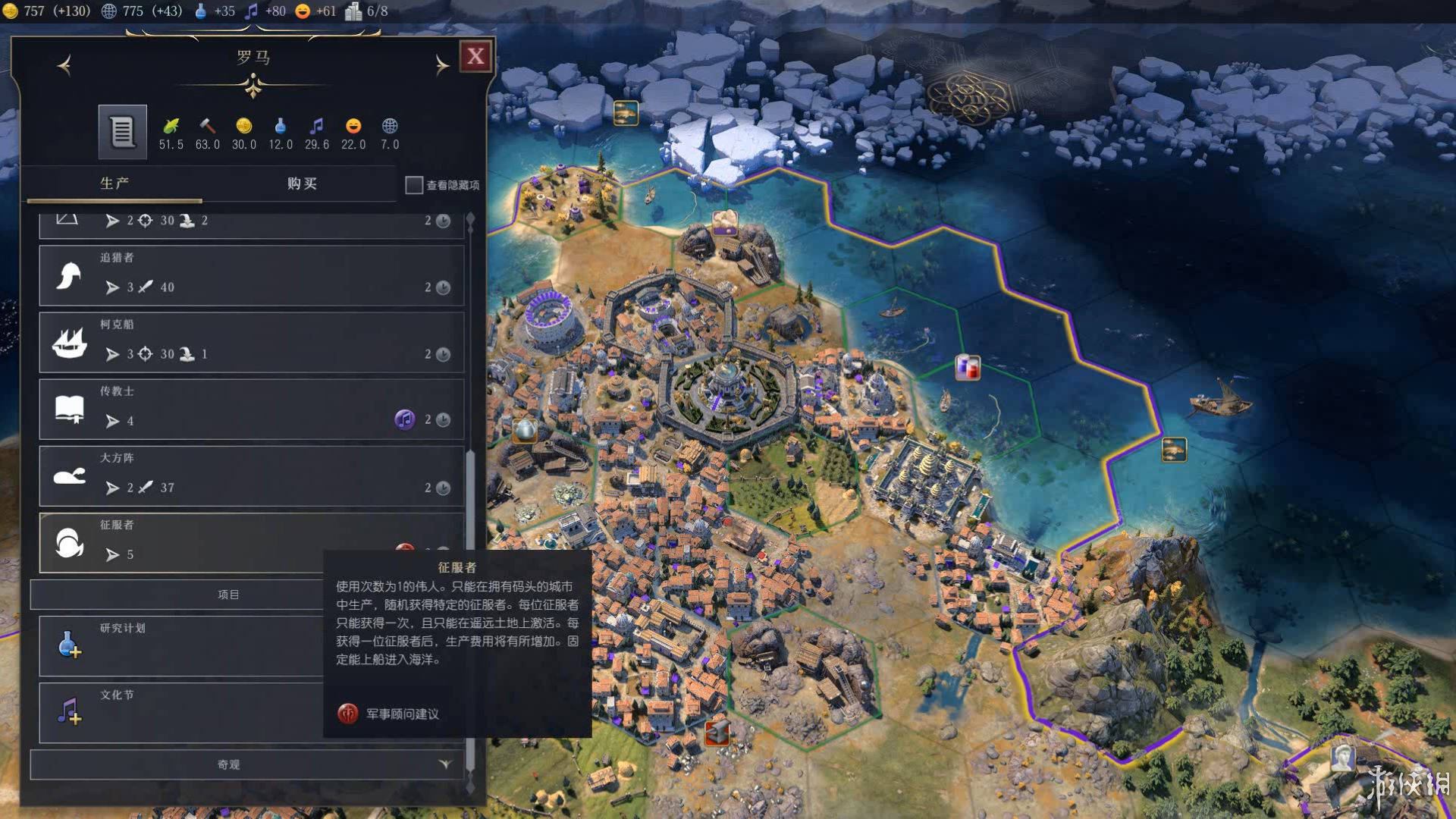The width and height of the screenshot is (1456, 819).
Task: Queue the 传教士 unit
Action: click(x=250, y=409)
